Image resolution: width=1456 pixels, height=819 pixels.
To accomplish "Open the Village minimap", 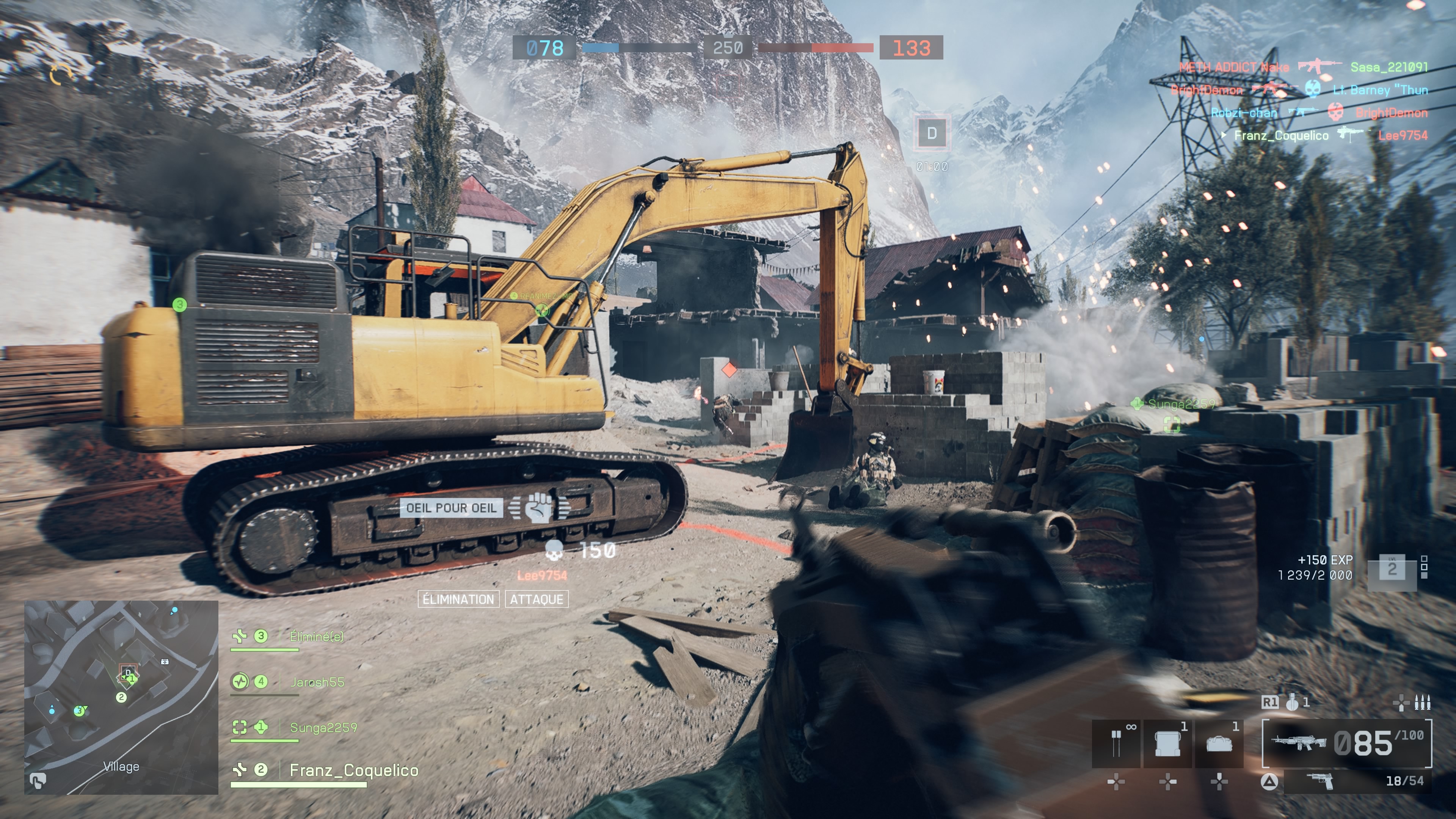I will (x=121, y=697).
